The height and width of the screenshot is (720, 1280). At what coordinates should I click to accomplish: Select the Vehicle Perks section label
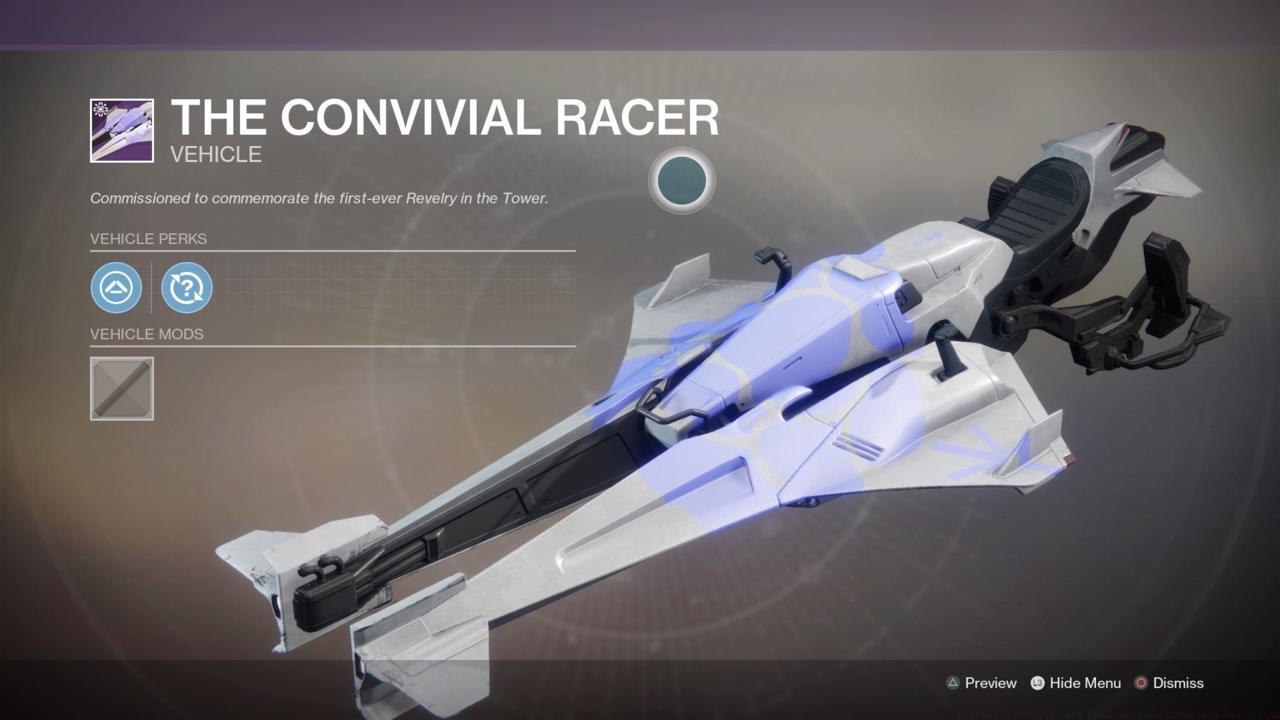pos(148,239)
